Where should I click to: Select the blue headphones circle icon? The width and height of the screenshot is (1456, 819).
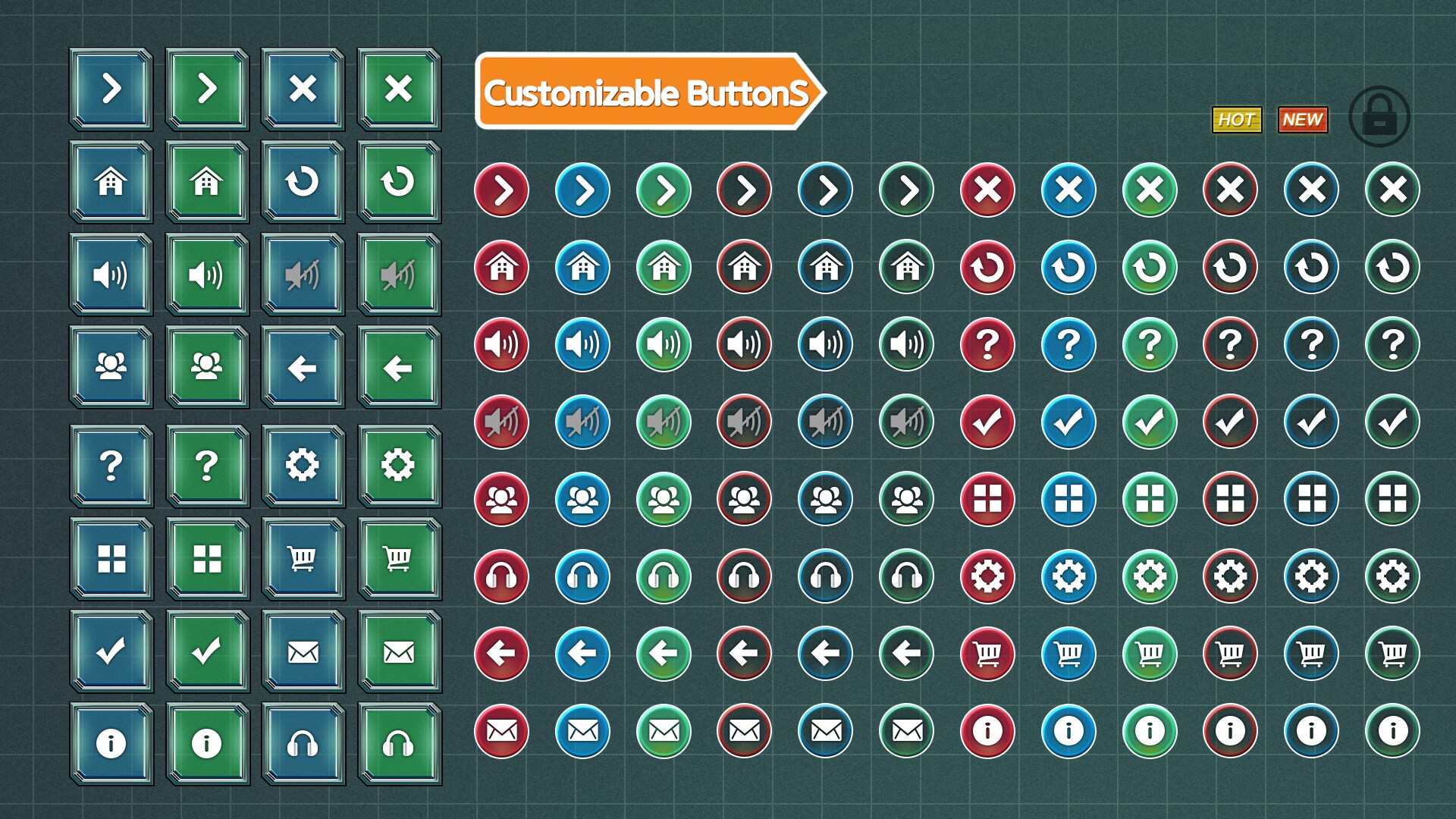(x=582, y=577)
